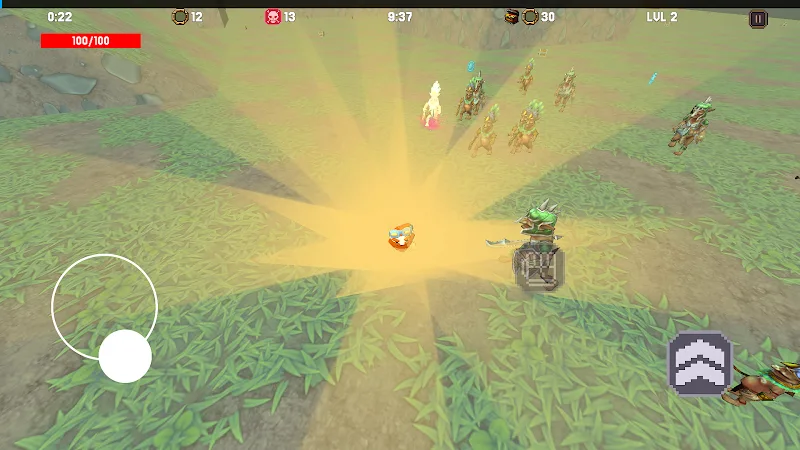The width and height of the screenshot is (800, 450).
Task: Activate the square weapon ability button
Action: coord(539,267)
